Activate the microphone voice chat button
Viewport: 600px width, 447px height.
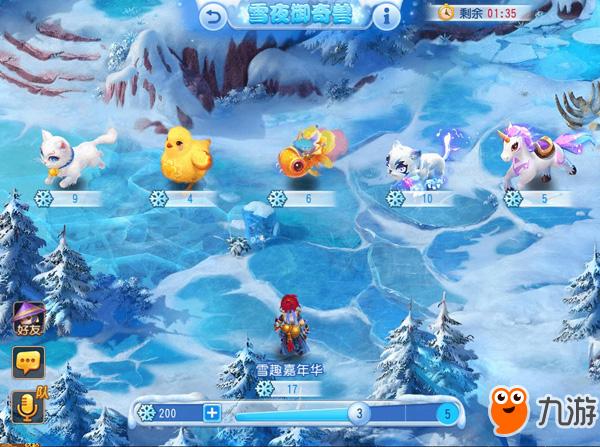(x=28, y=405)
